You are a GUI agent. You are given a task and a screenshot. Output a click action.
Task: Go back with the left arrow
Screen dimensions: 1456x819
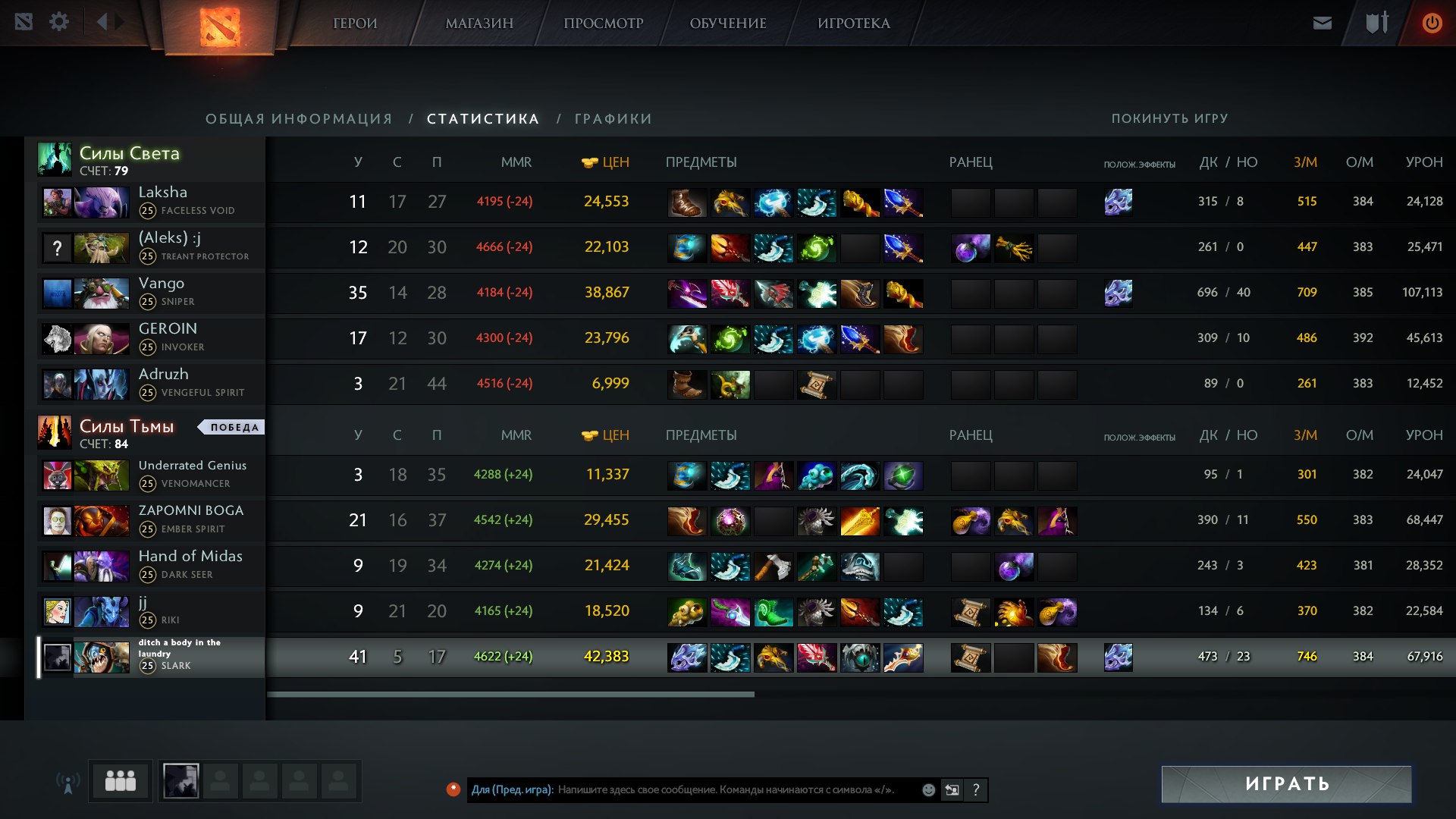point(102,22)
